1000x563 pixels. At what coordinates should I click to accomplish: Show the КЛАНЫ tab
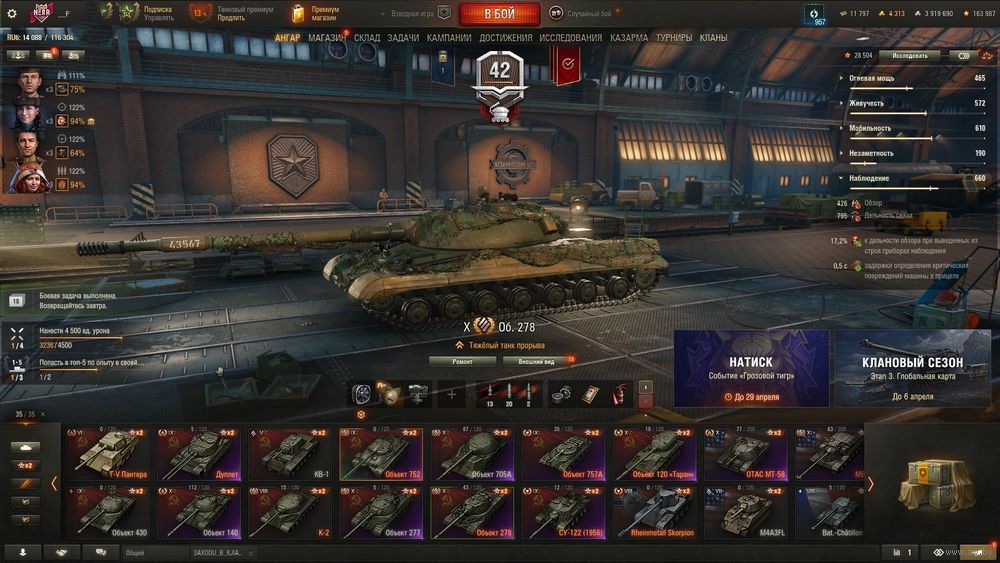tap(713, 37)
